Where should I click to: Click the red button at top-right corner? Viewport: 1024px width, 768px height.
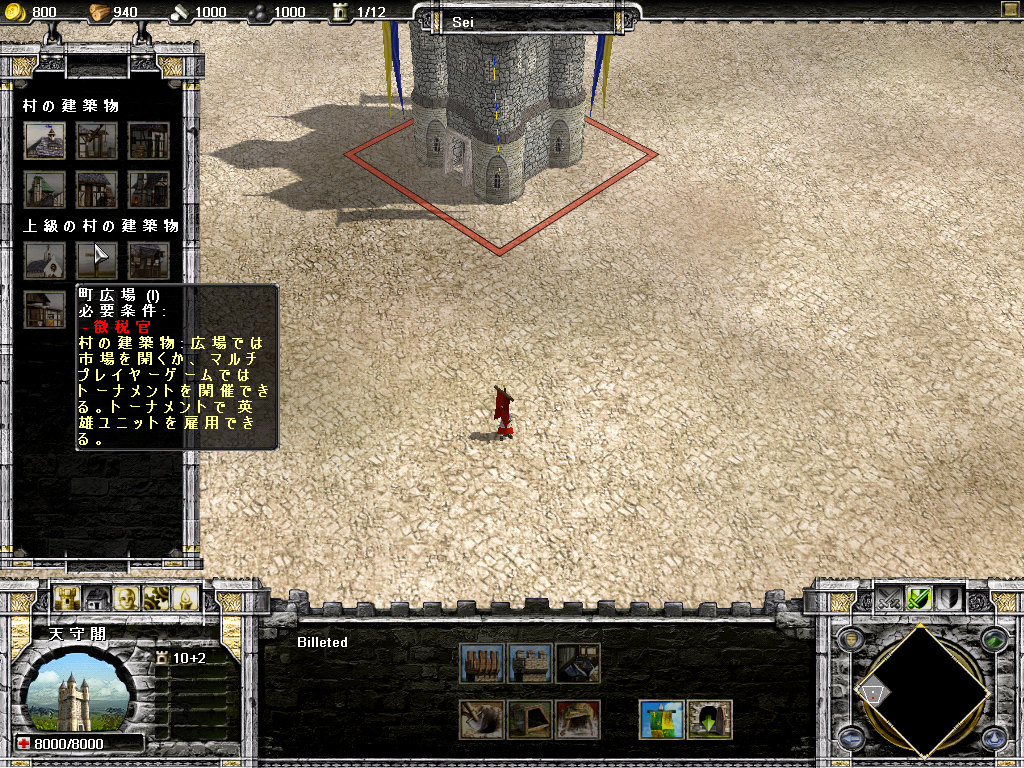(1009, 10)
